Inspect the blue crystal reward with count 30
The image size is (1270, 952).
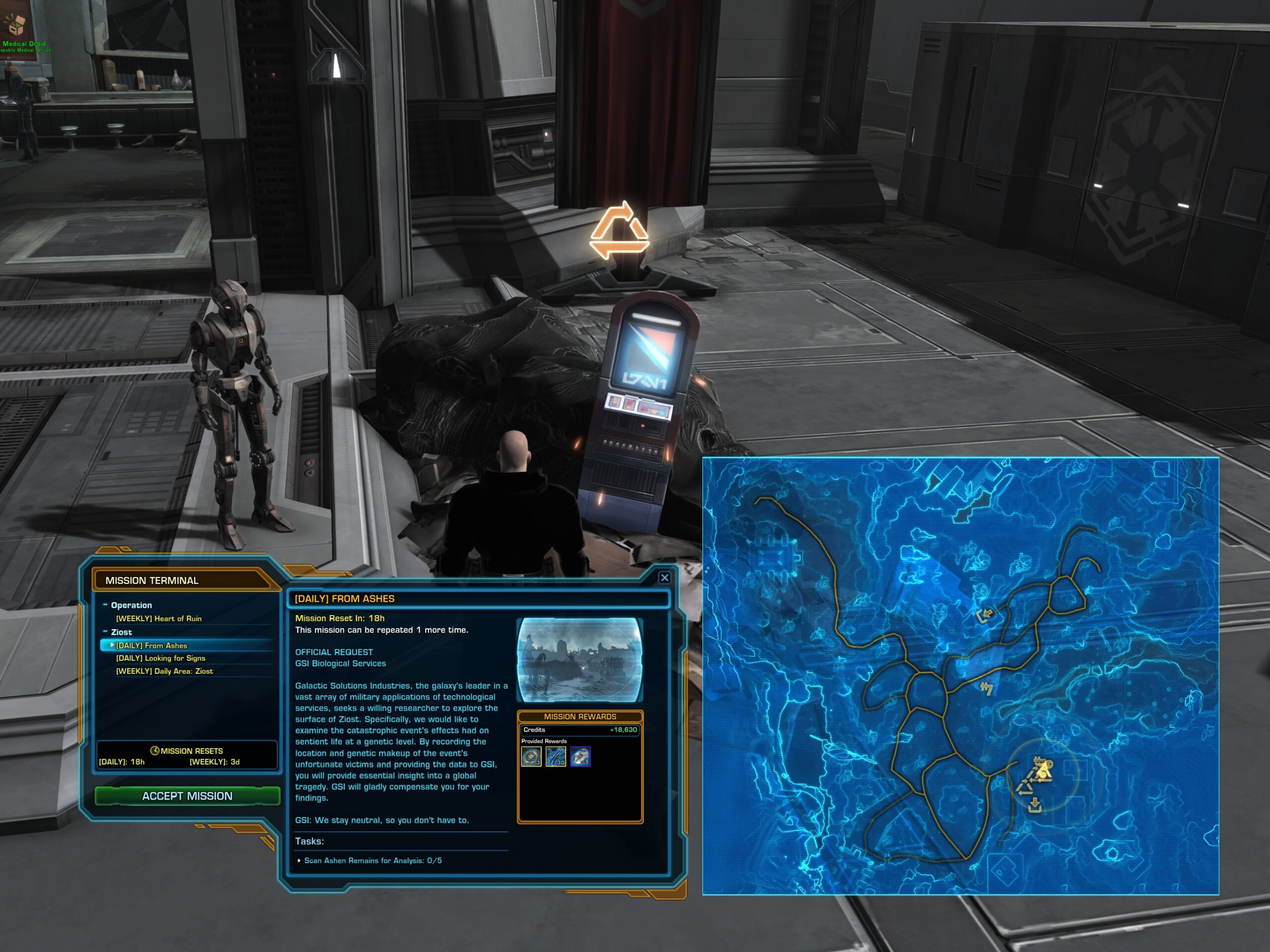tap(556, 756)
